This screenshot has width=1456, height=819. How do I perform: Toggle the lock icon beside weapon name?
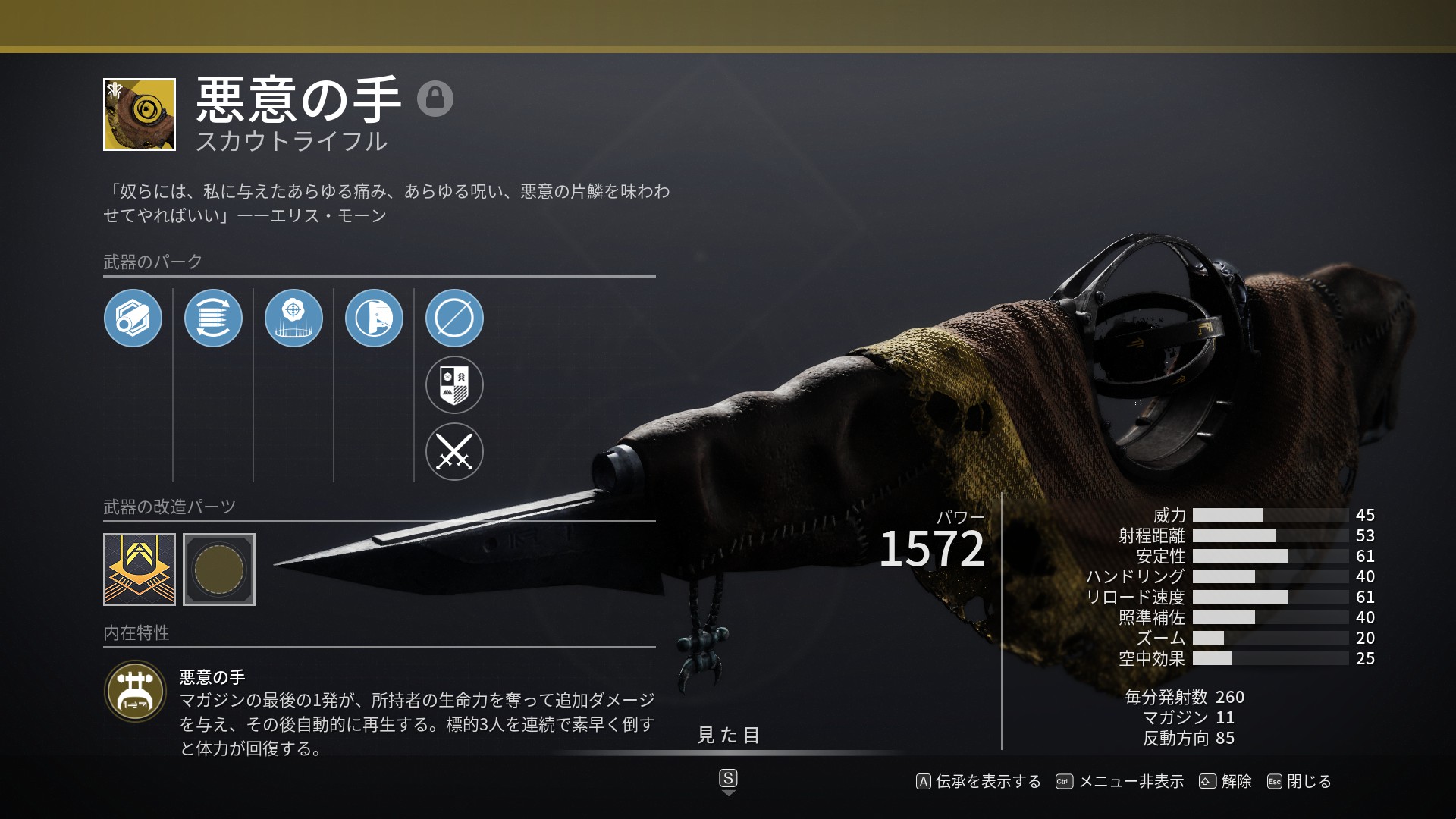(x=435, y=99)
